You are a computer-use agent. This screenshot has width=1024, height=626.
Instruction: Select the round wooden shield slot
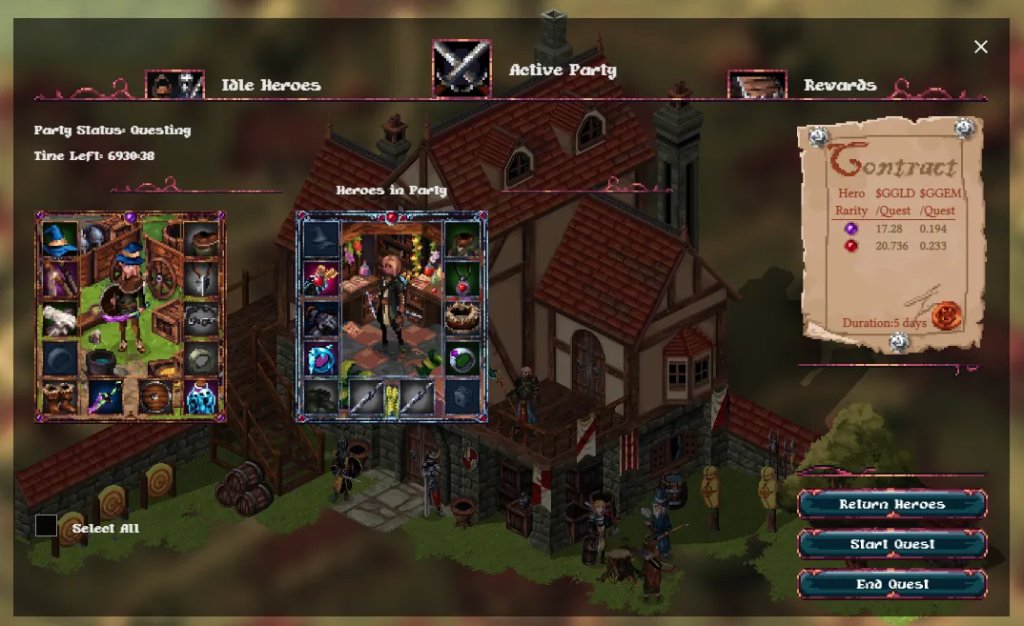pos(155,397)
